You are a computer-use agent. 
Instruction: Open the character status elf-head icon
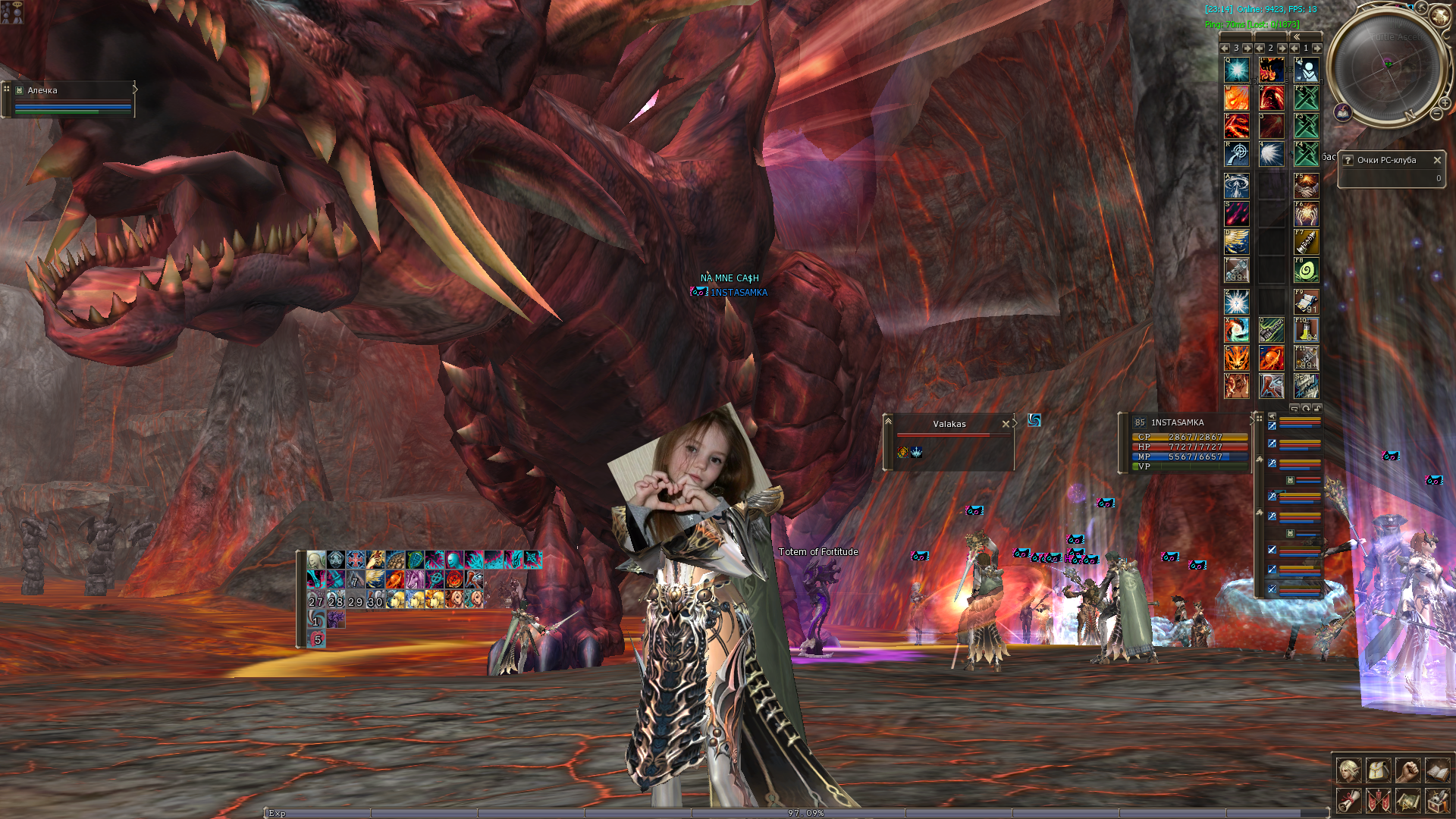[x=1348, y=771]
